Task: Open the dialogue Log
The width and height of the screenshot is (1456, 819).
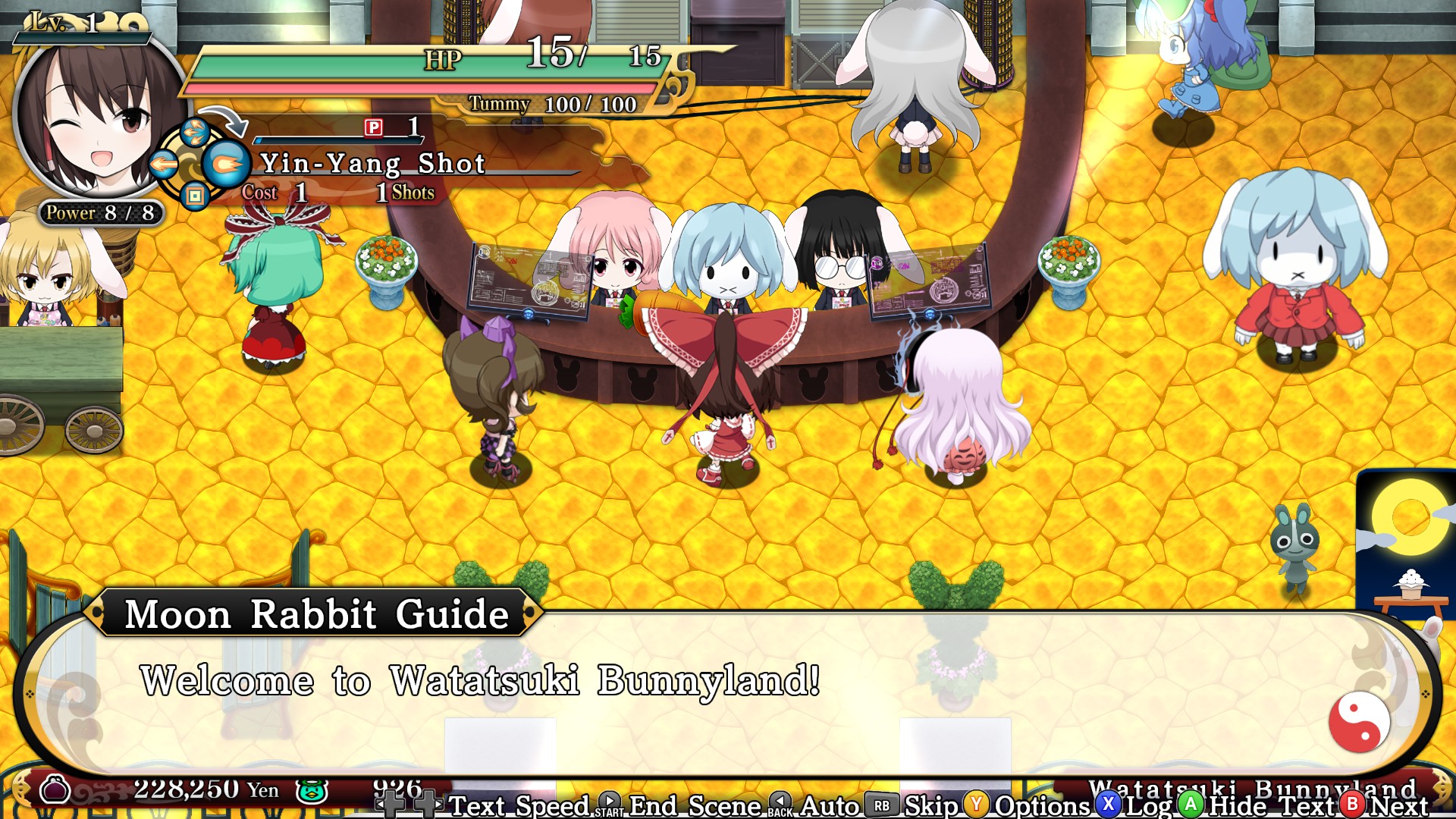Action: click(x=1148, y=805)
